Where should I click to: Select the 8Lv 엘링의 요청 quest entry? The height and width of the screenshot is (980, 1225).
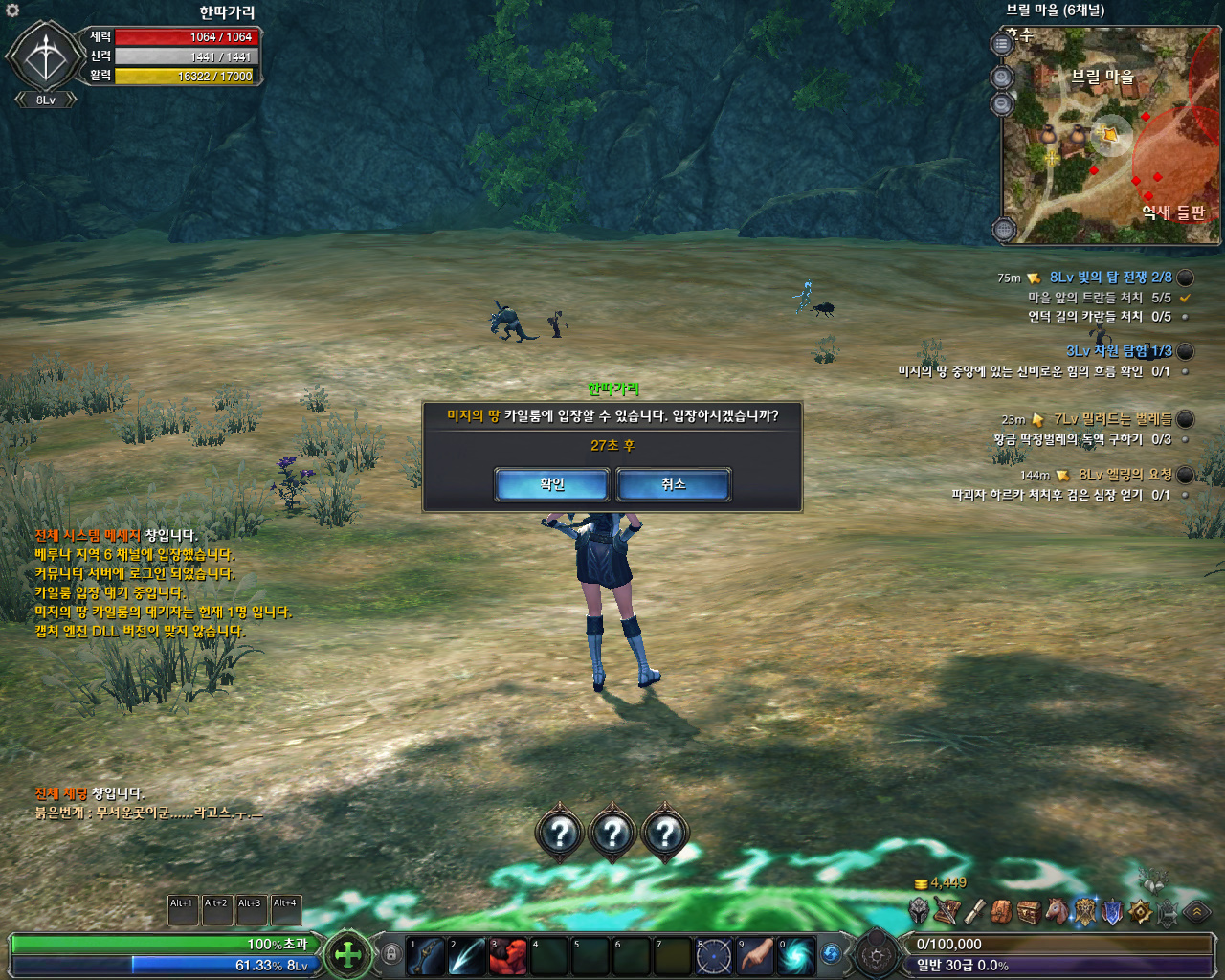(x=1125, y=475)
